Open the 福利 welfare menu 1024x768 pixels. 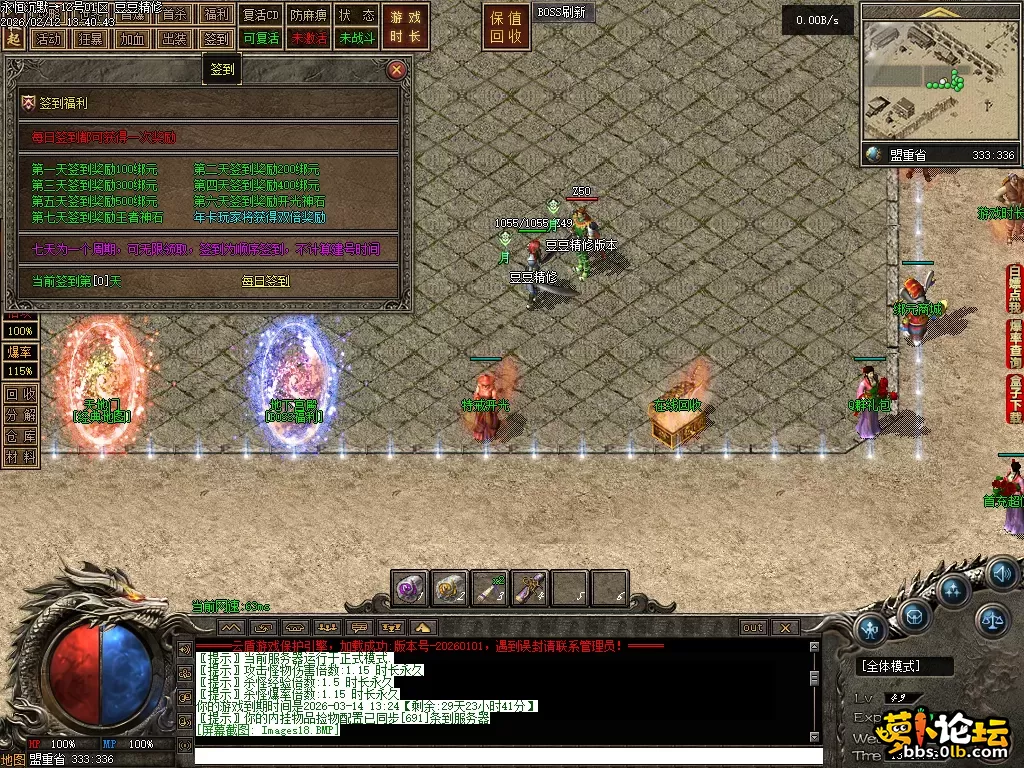click(216, 15)
